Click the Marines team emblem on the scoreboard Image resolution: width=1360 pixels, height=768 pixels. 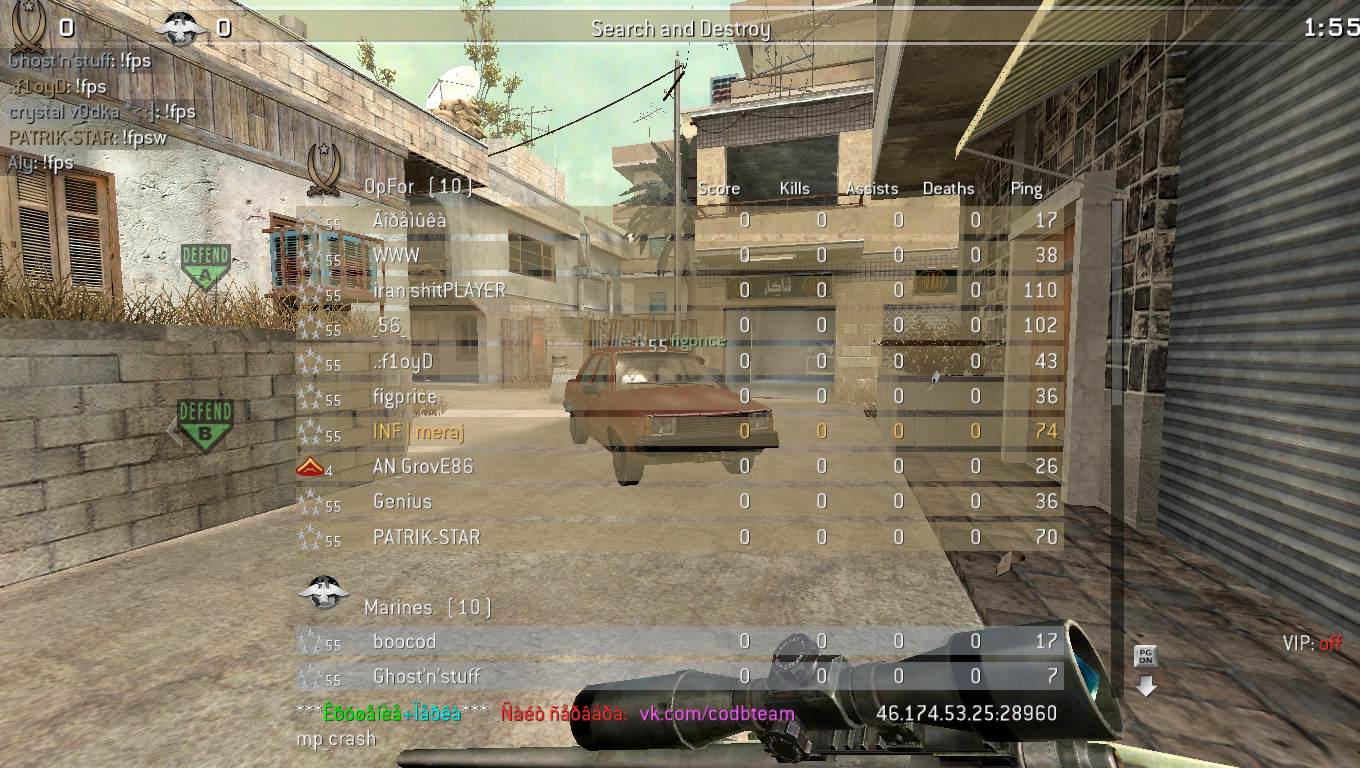[323, 591]
